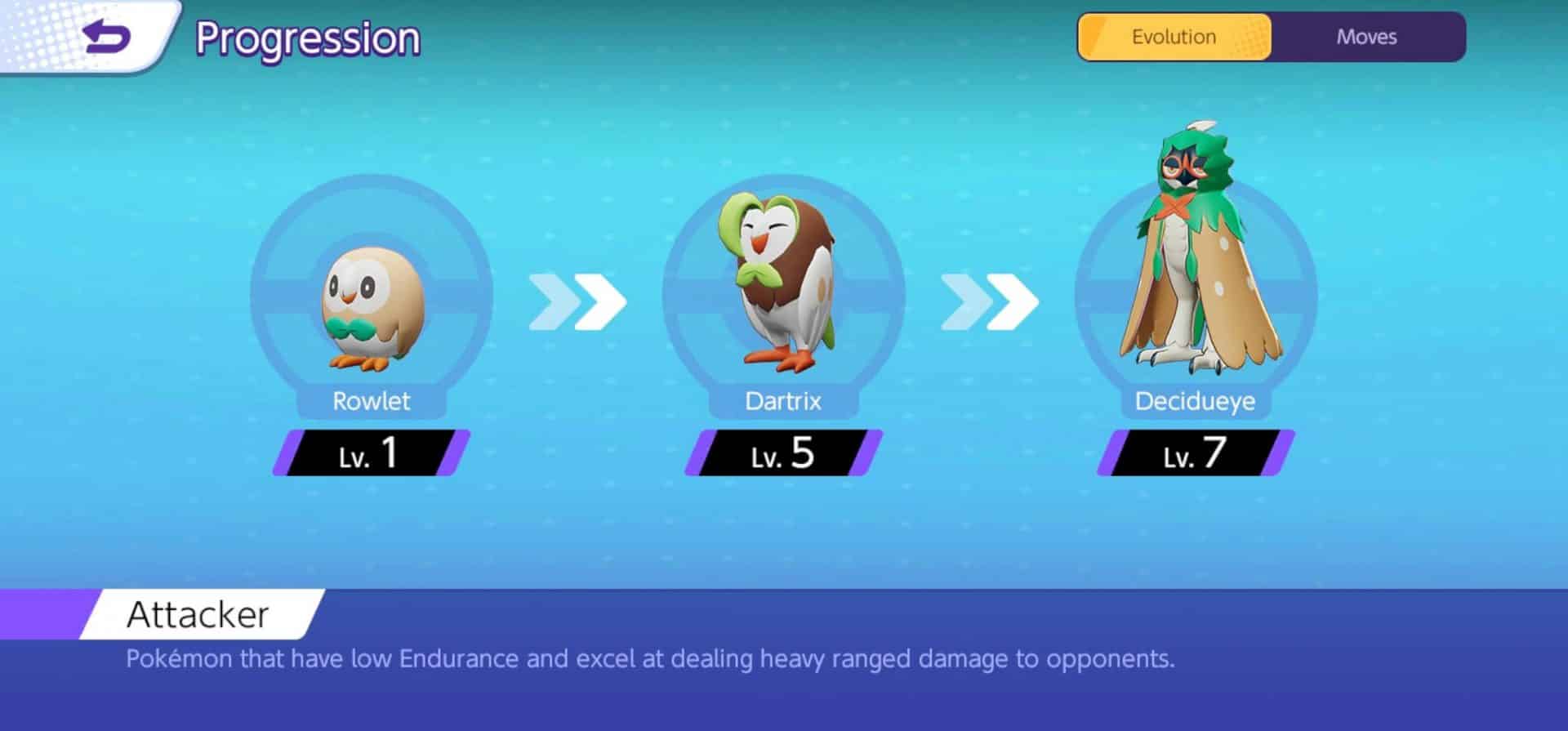Toggle the highlighted Evolution view

(1174, 37)
